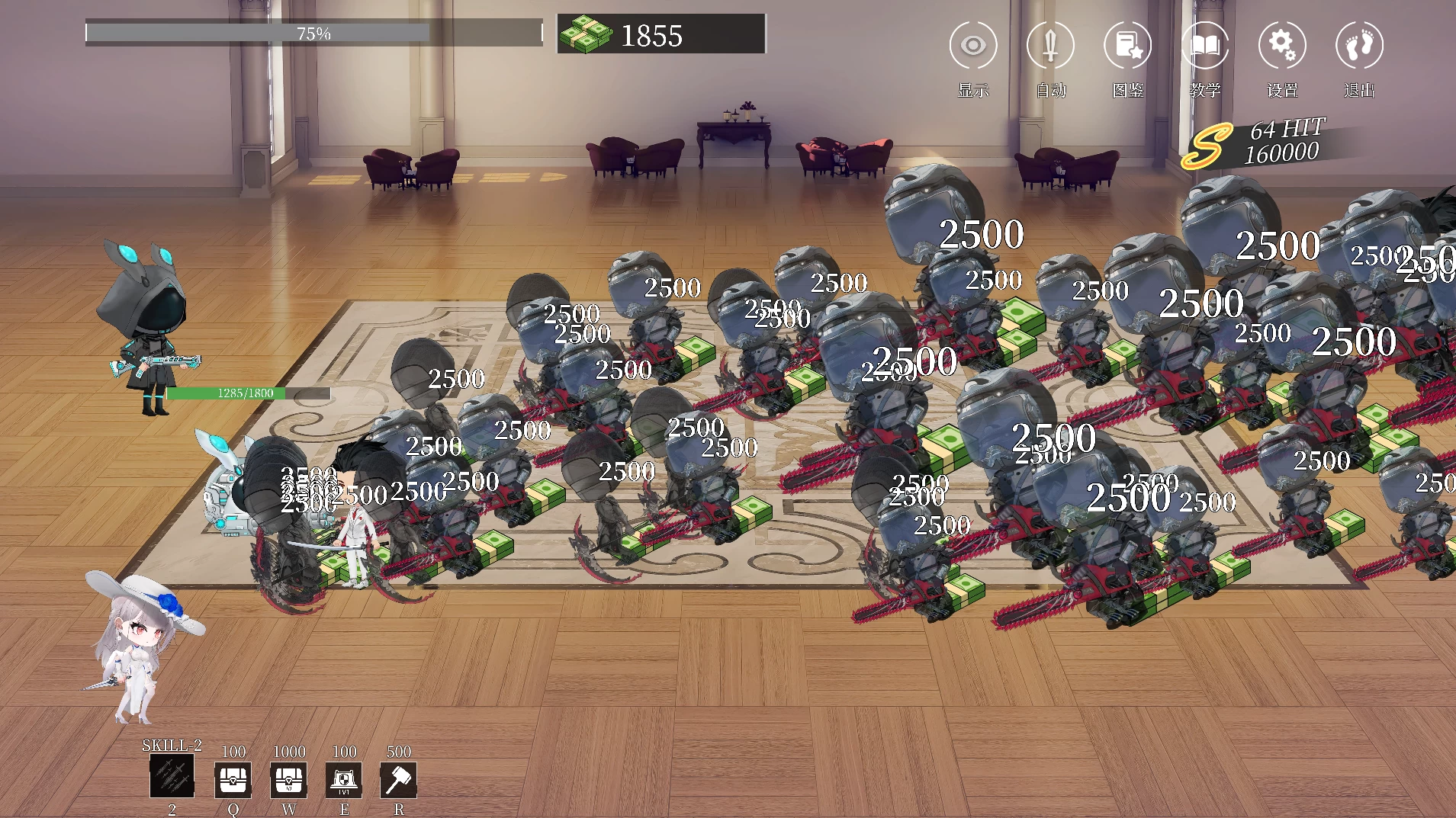The width and height of the screenshot is (1456, 818).
Task: Click the 1285/1800 health bar
Action: [248, 394]
